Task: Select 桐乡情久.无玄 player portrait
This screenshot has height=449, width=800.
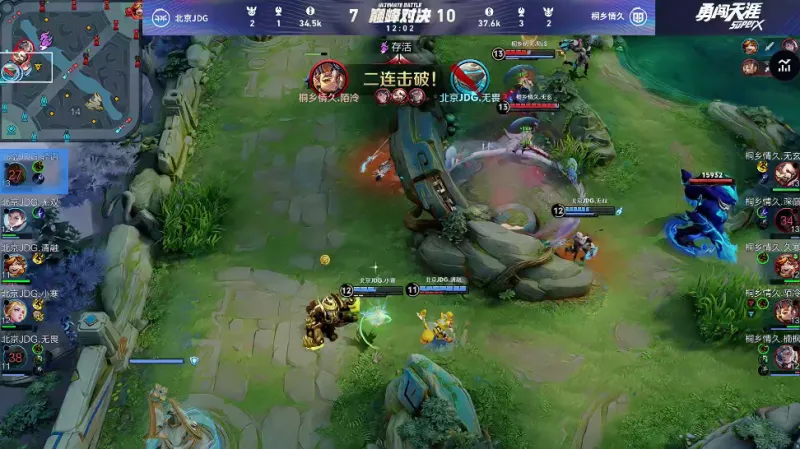Action: coord(786,175)
